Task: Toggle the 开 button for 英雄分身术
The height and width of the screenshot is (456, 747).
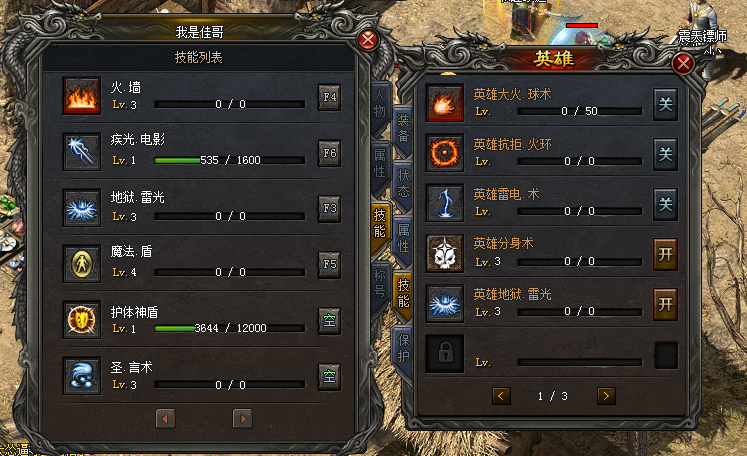Action: tap(665, 252)
